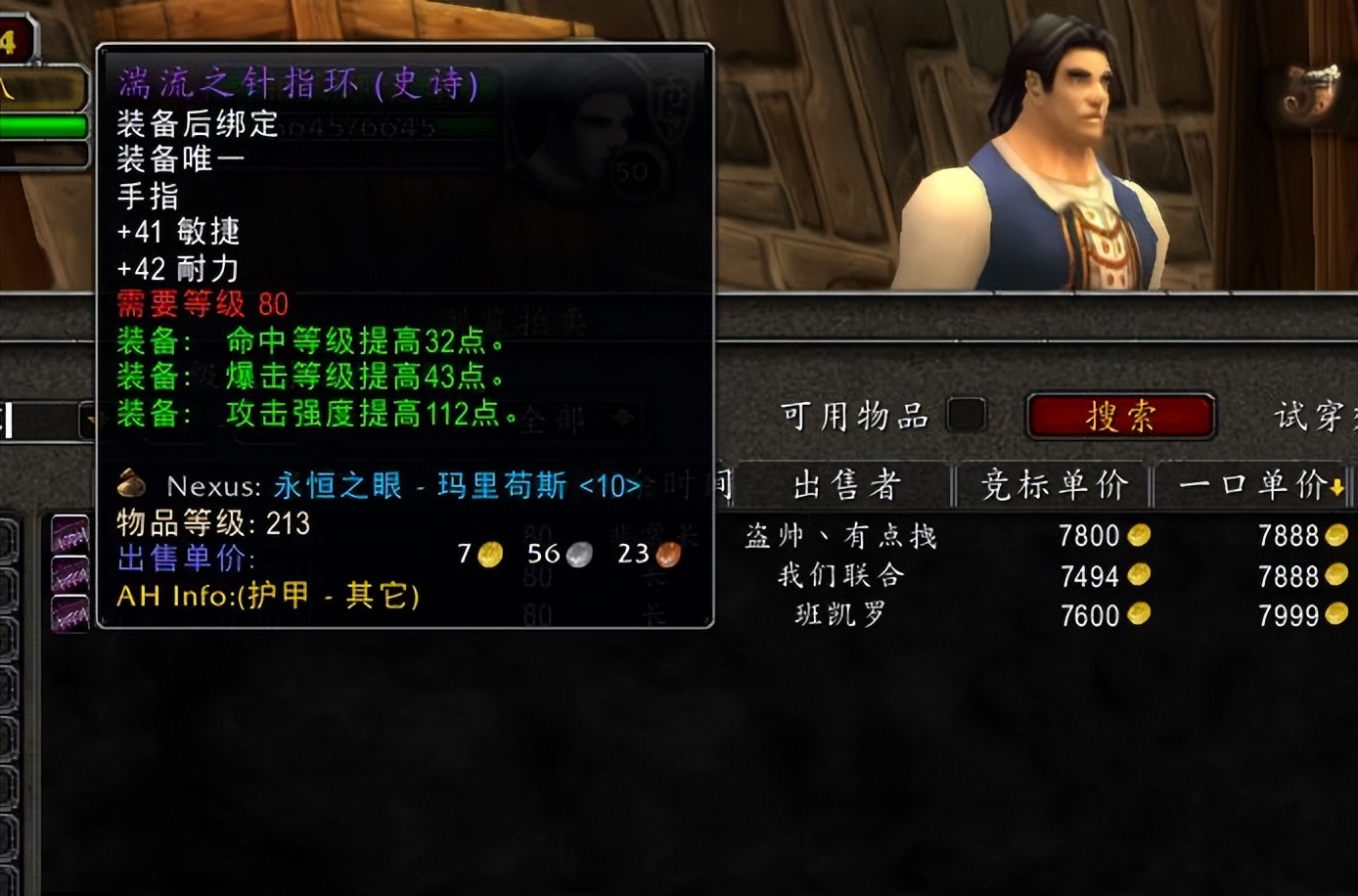Select the topmost purple ring icon in results
1358x896 pixels.
coord(68,533)
